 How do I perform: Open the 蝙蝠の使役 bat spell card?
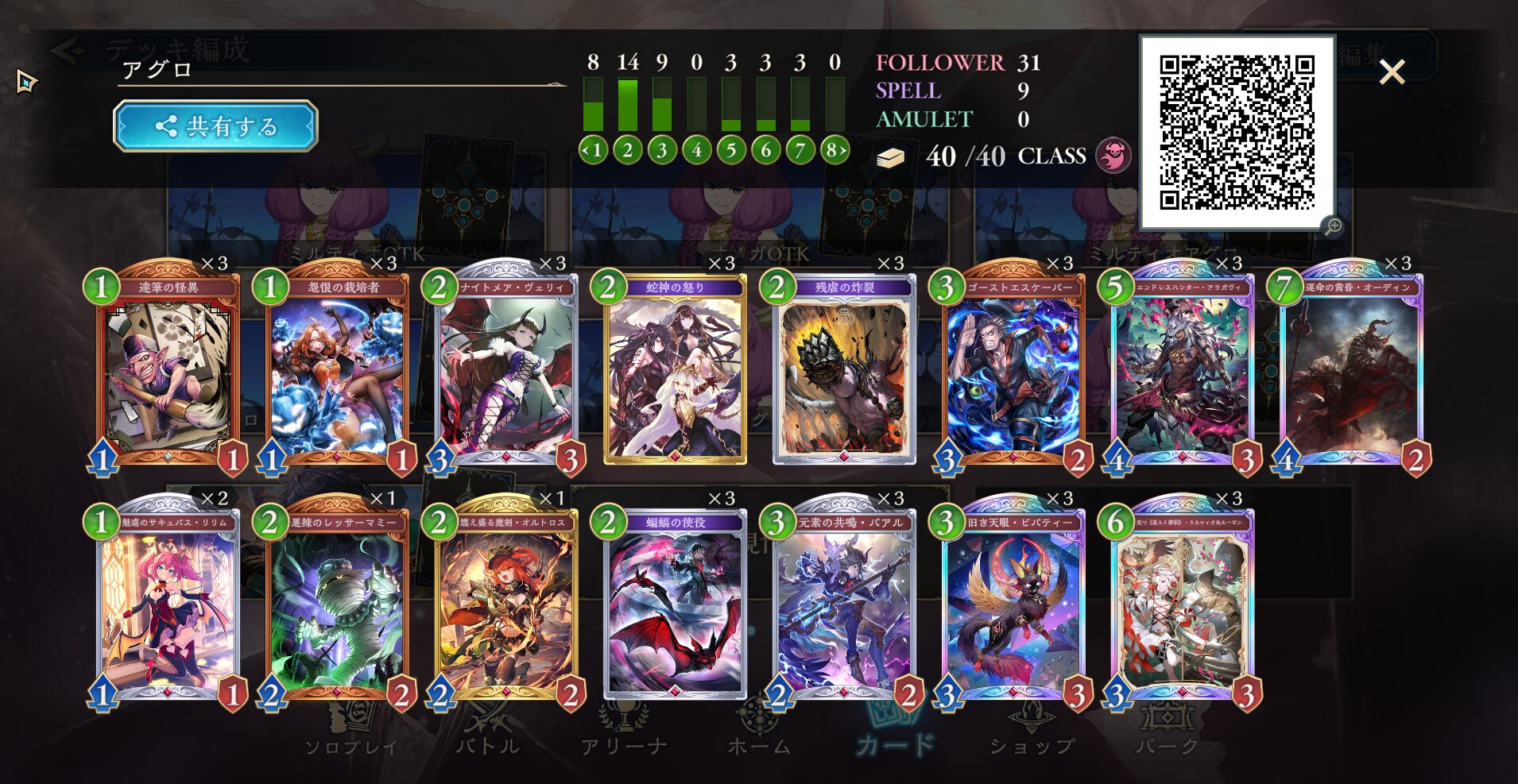676,605
